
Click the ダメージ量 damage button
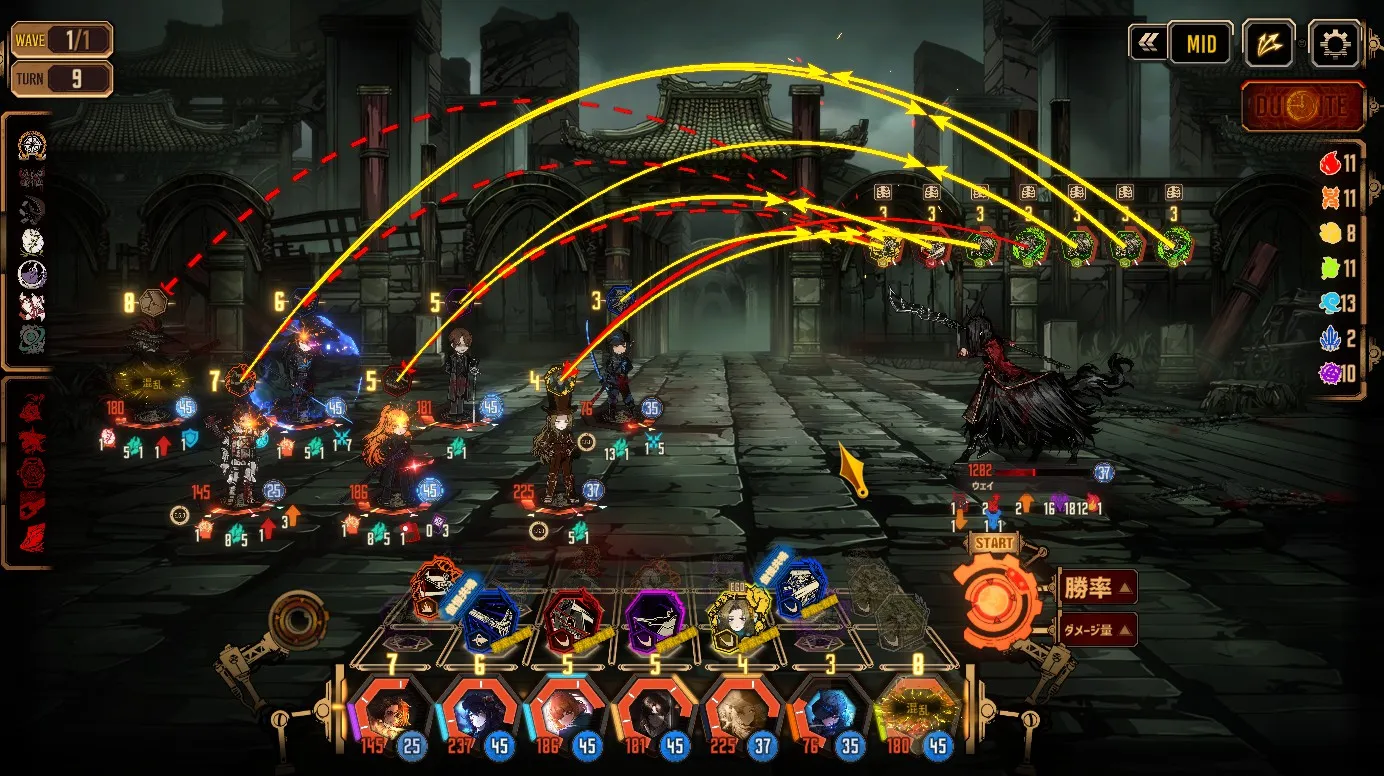(1096, 630)
